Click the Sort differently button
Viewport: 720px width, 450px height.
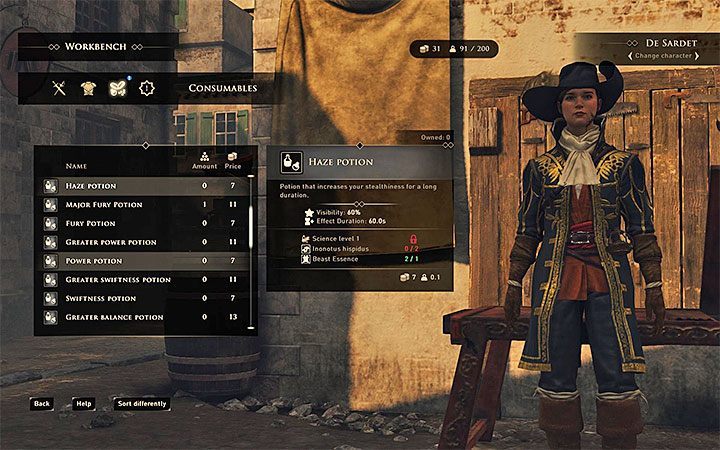[x=141, y=404]
